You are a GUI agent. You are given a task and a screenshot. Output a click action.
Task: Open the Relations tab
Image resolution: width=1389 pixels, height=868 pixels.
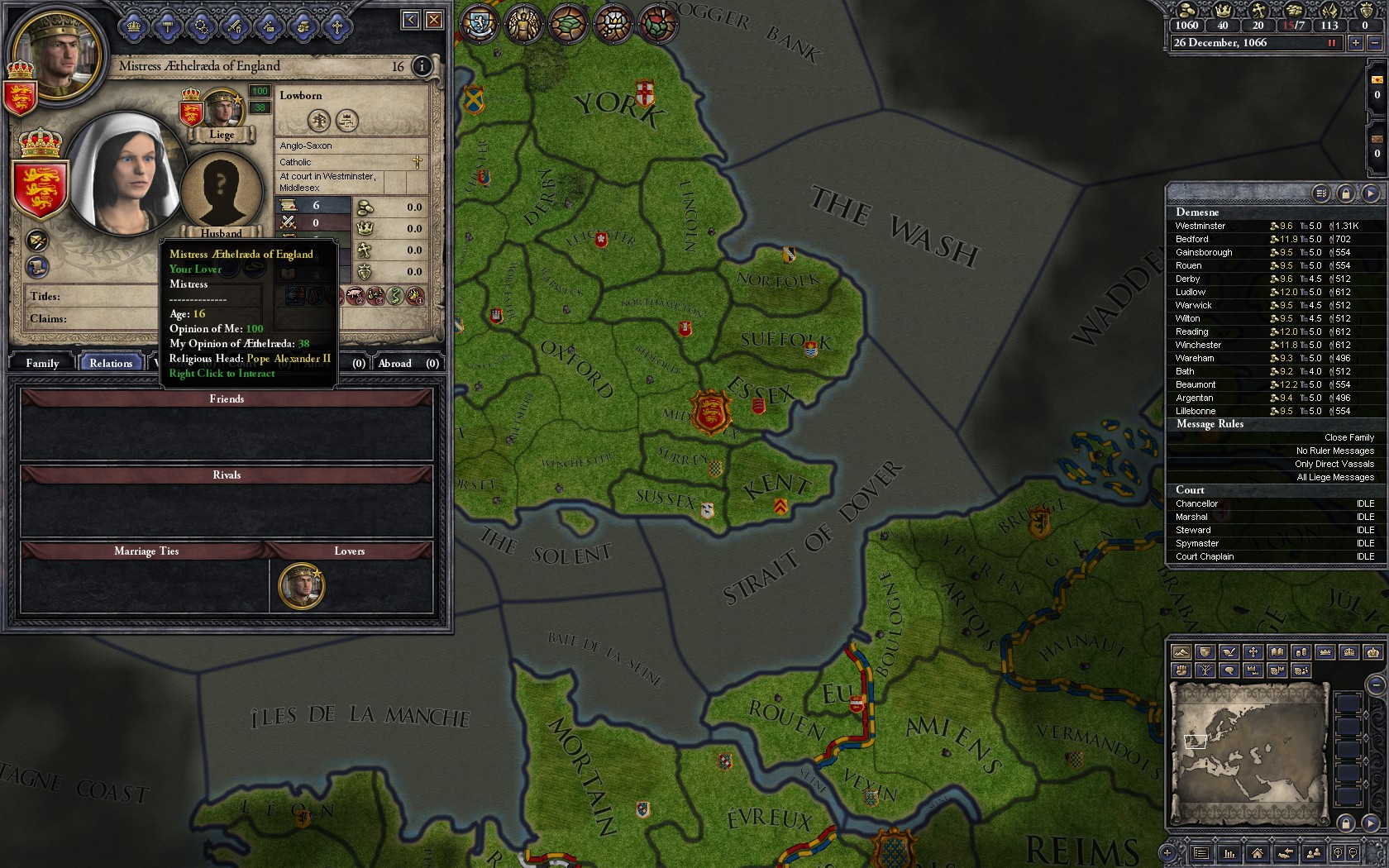click(111, 363)
